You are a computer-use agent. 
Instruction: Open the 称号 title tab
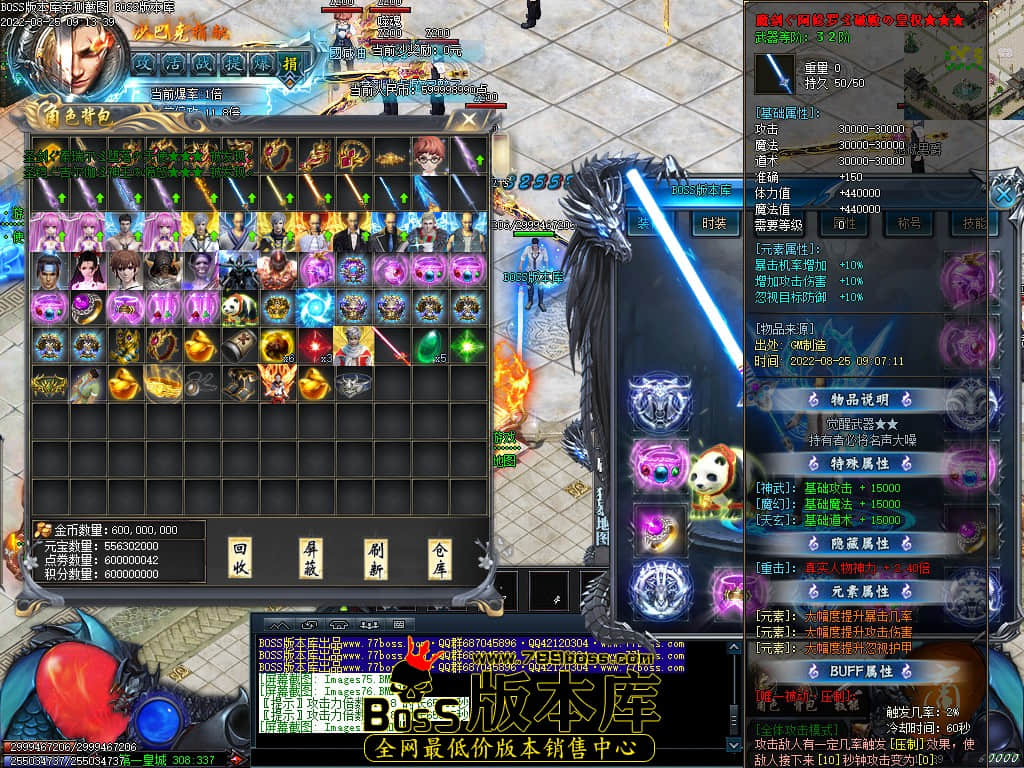coord(908,224)
